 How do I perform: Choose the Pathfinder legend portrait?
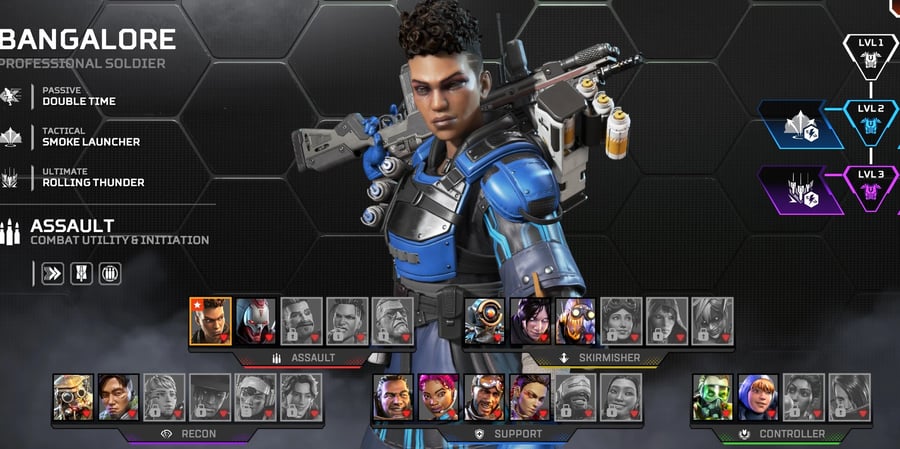484,321
